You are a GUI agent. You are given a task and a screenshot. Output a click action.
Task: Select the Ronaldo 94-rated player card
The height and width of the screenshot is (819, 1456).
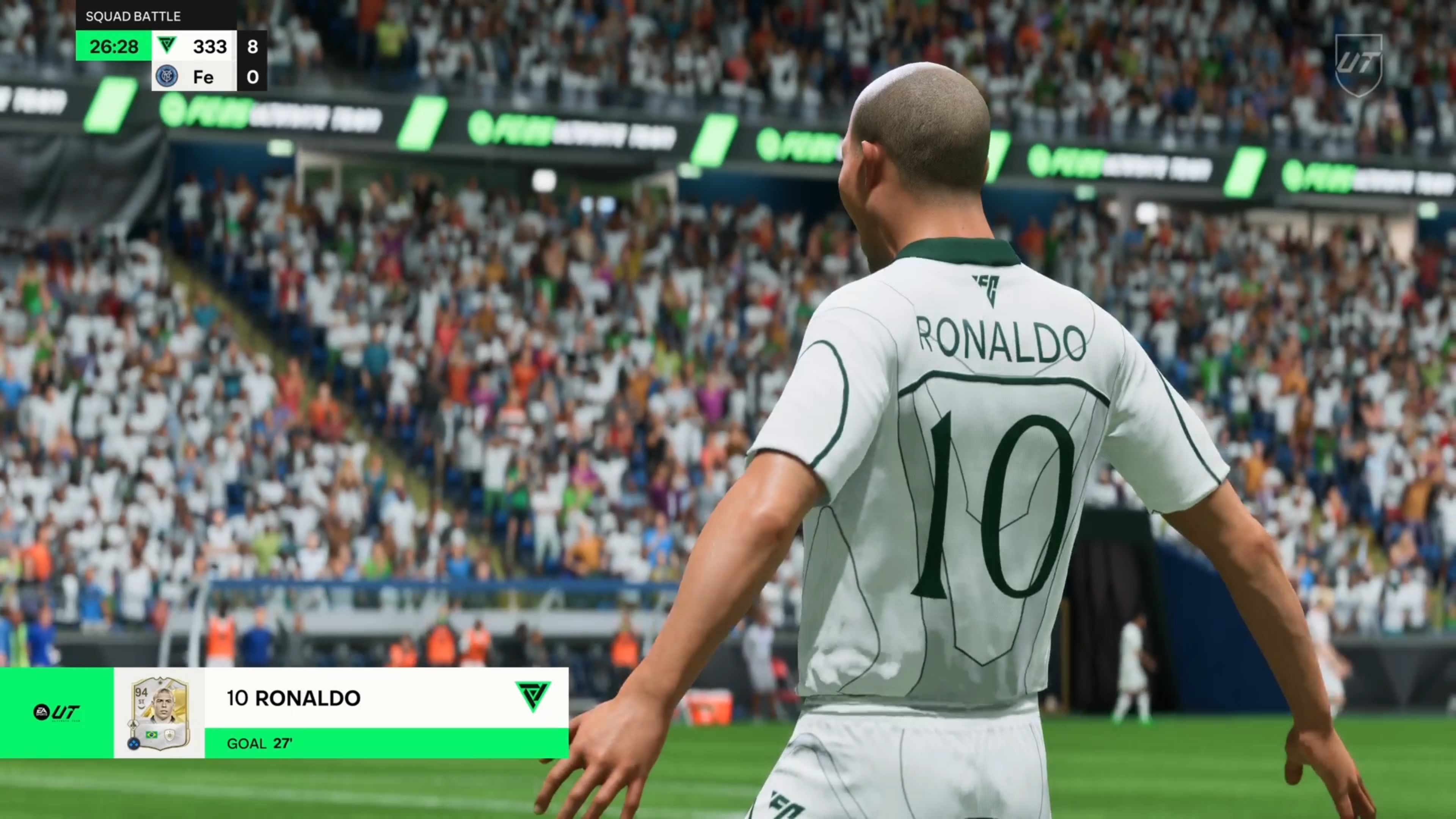[160, 713]
